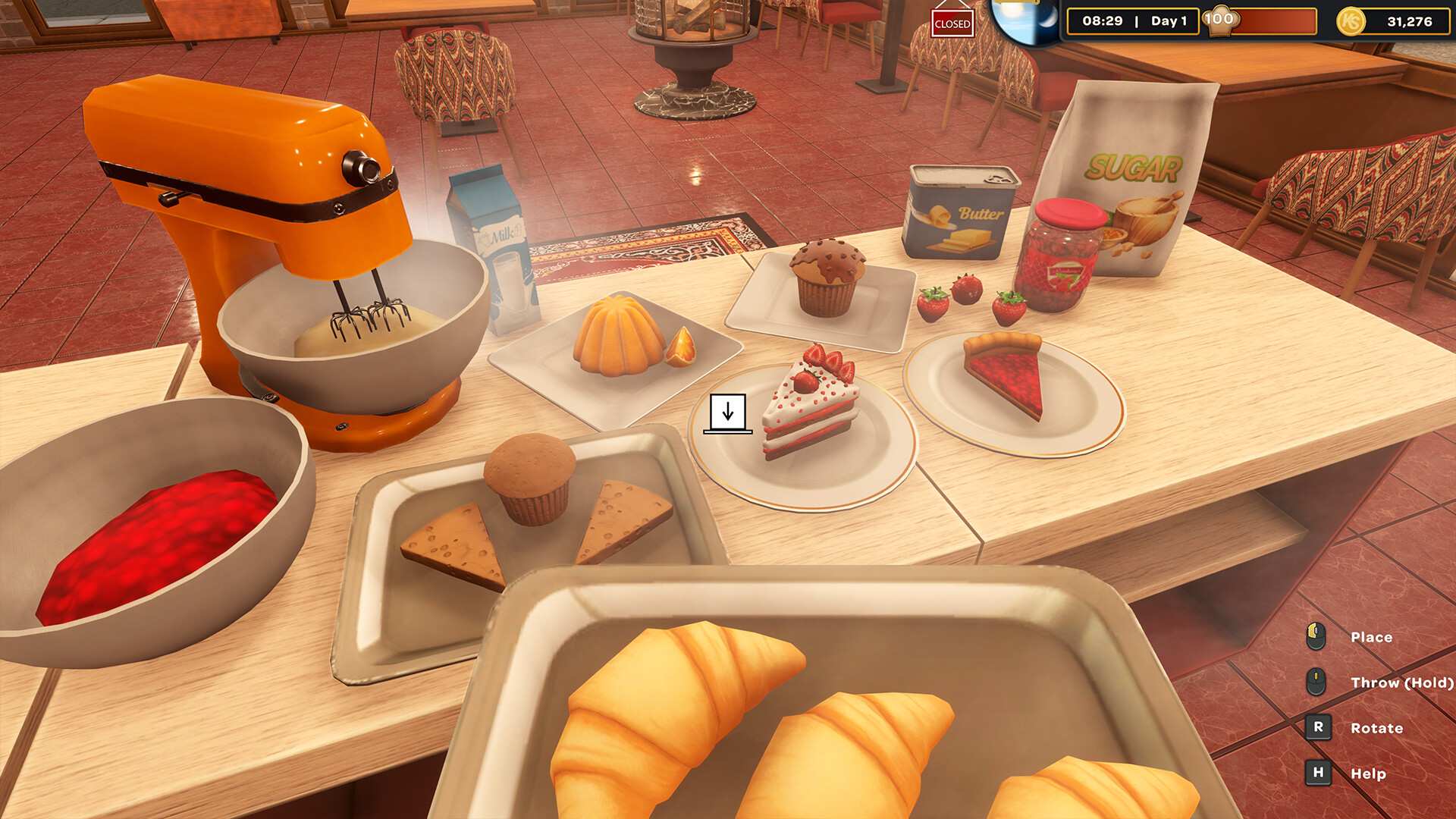This screenshot has width=1456, height=819.
Task: Select the placement down-arrow marker on the plate
Action: point(728,413)
